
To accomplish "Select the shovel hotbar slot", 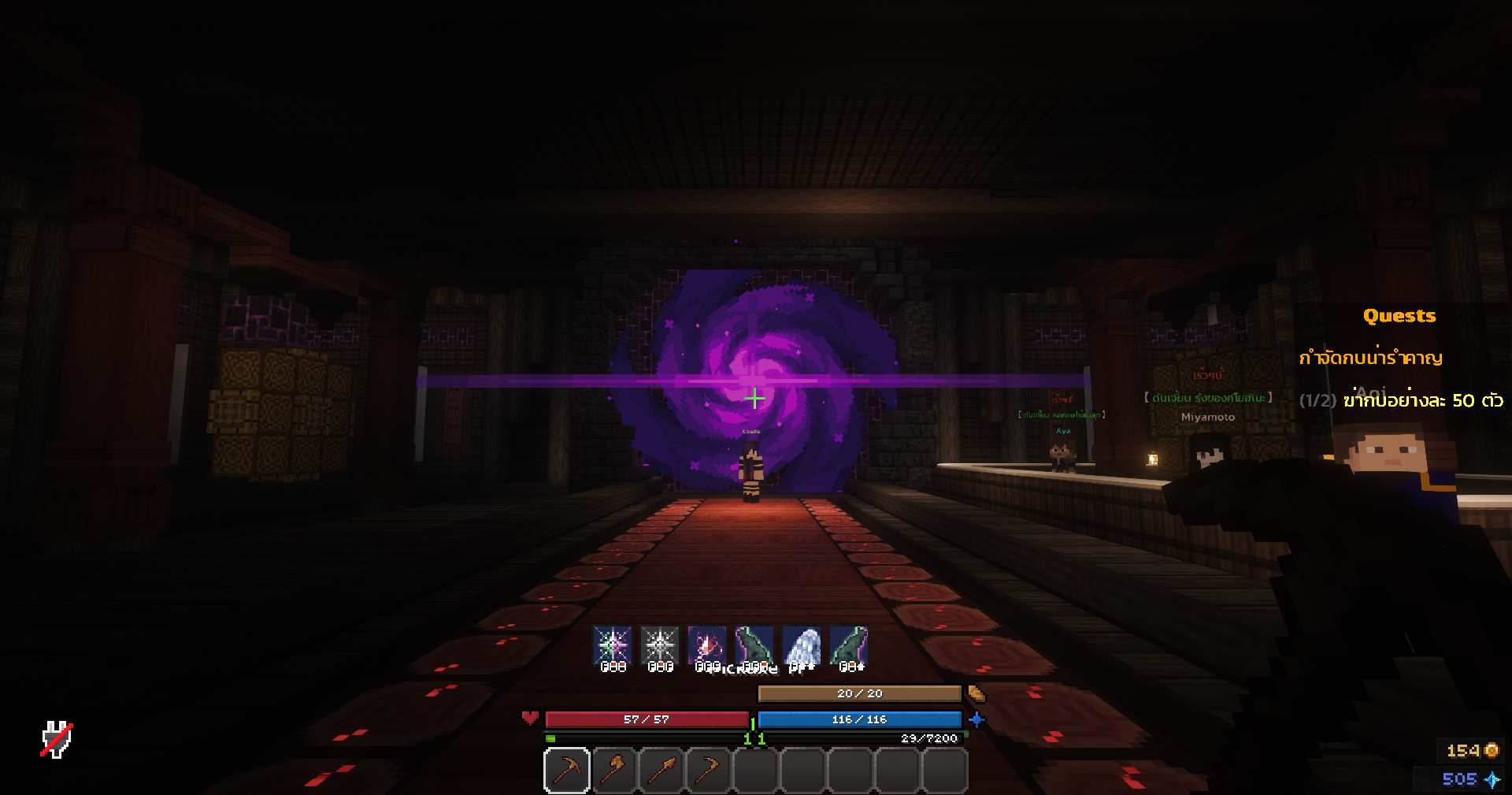I will 661,770.
